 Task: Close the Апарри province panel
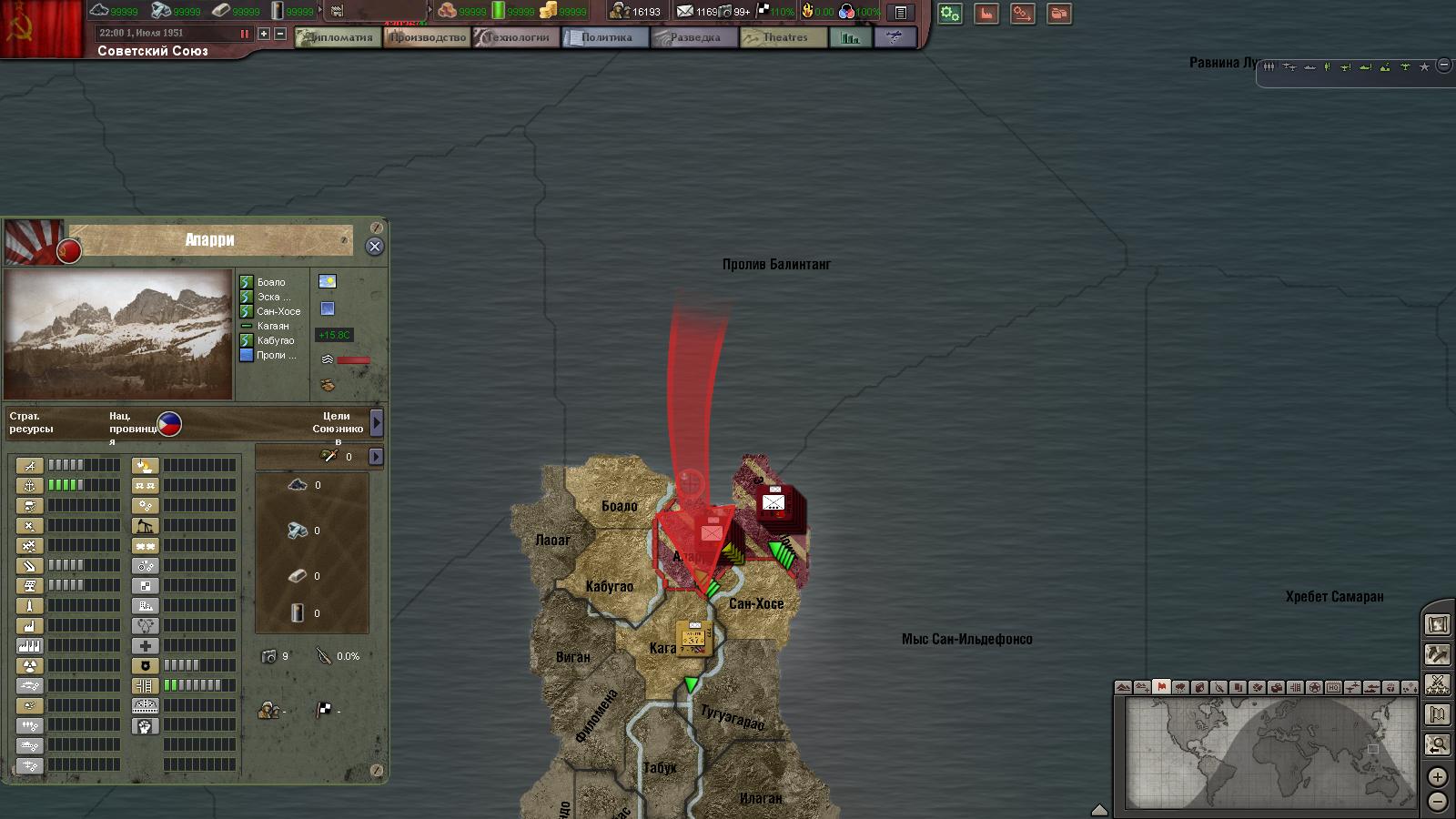coord(374,247)
